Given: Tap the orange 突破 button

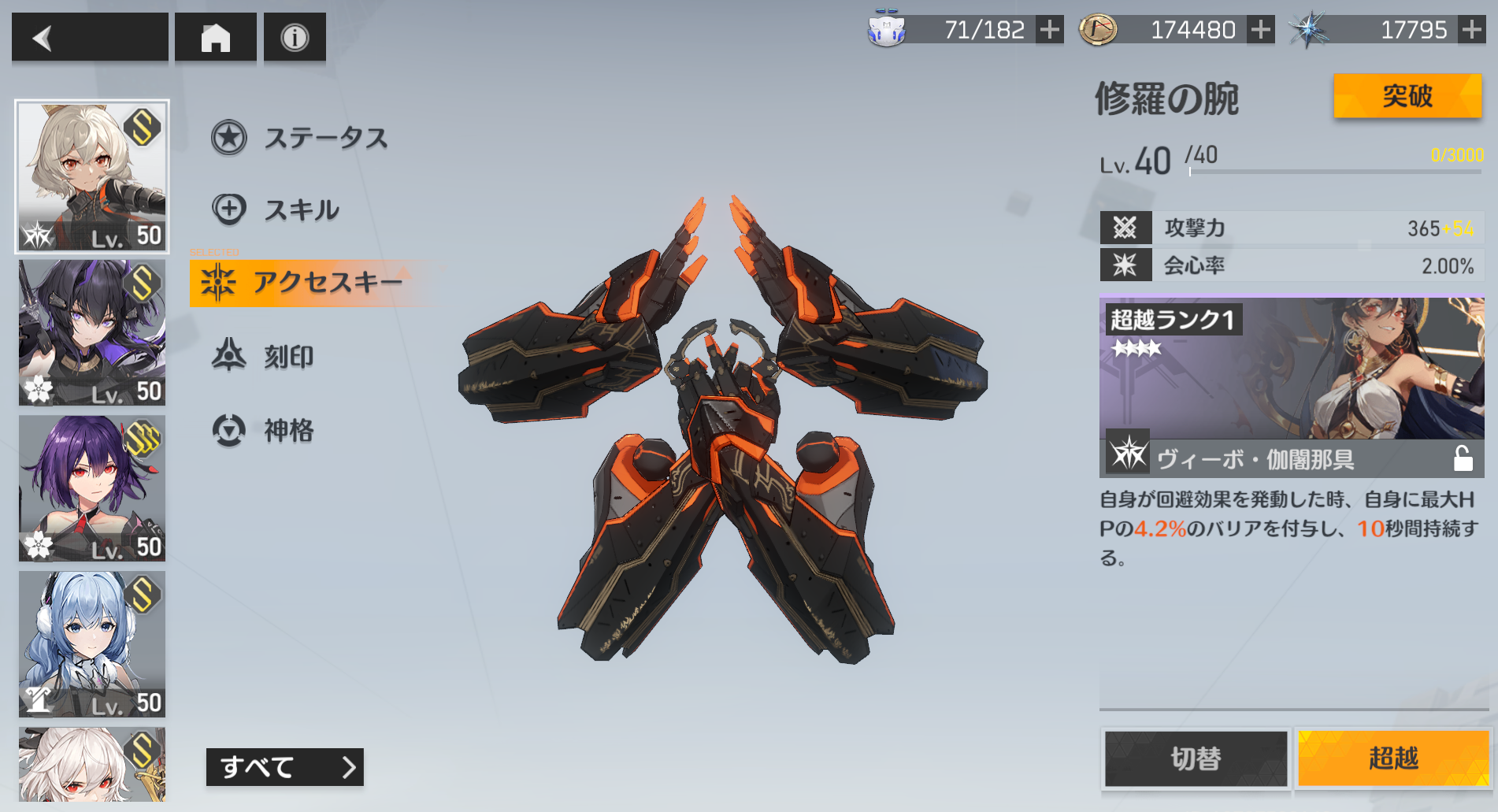Looking at the screenshot, I should tap(1407, 96).
